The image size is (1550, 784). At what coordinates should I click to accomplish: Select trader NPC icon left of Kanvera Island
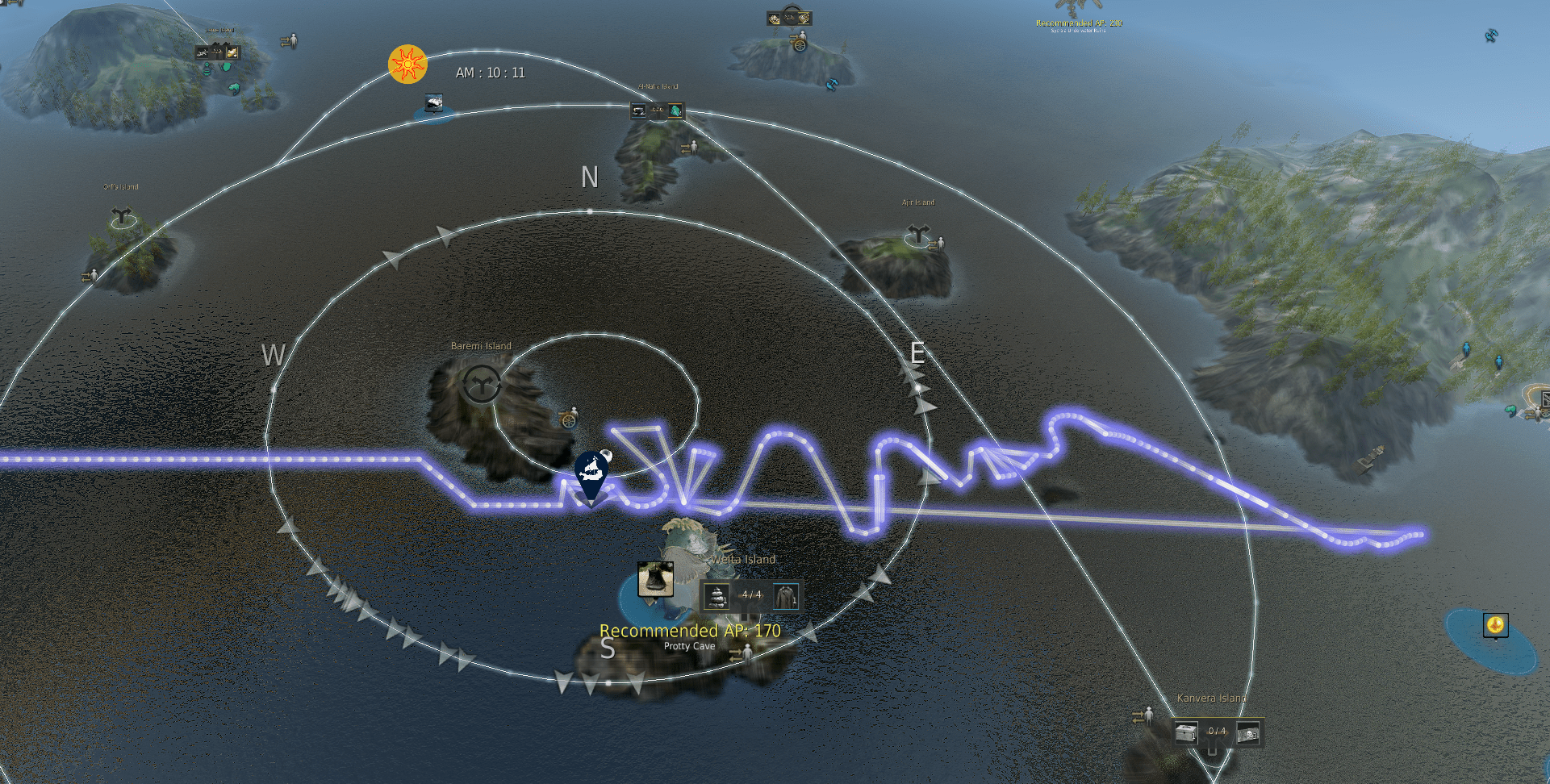click(x=1143, y=715)
